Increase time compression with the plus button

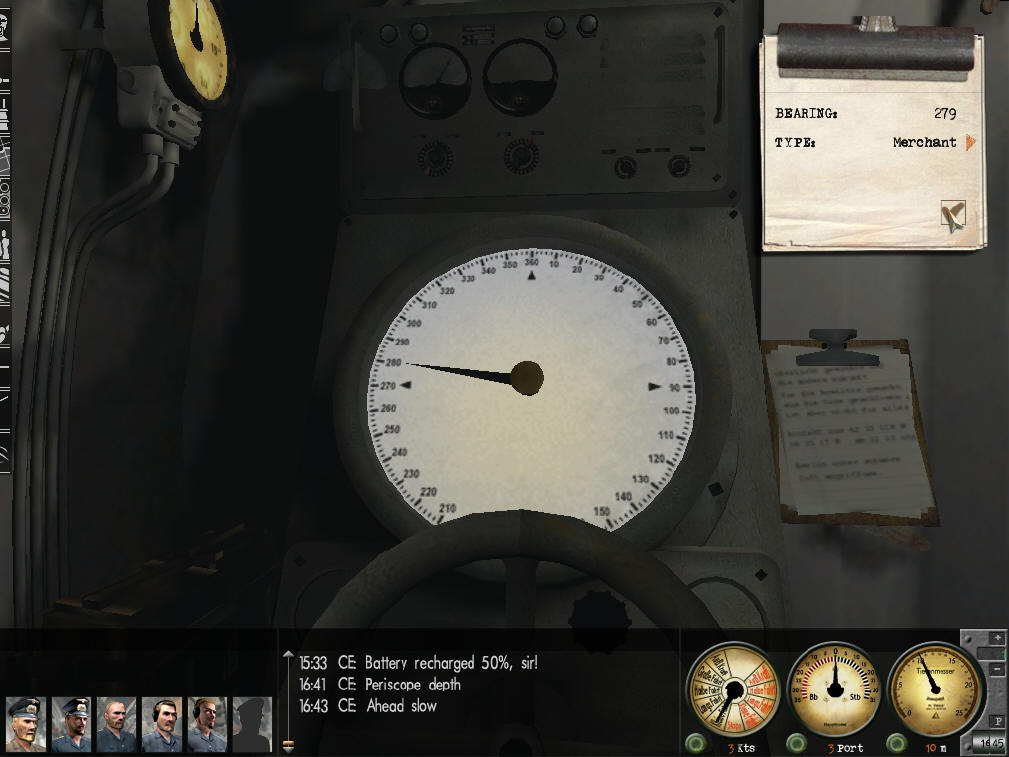996,637
